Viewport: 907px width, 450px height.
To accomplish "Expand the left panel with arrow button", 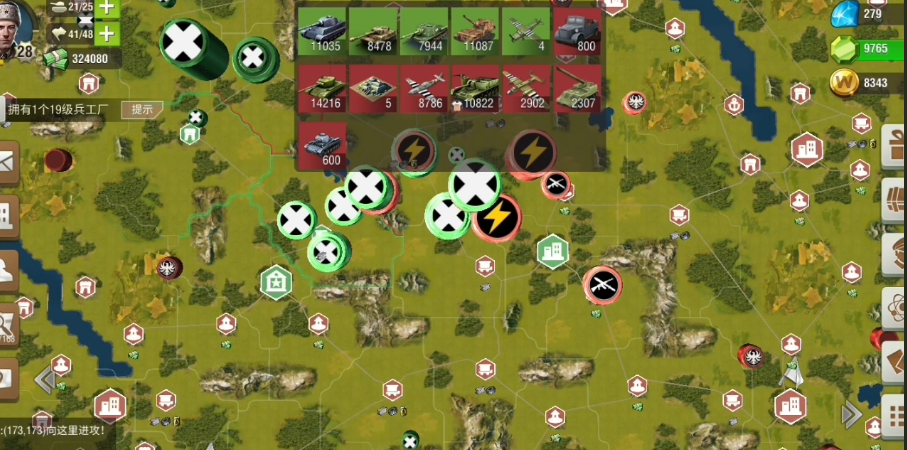I will (x=44, y=380).
